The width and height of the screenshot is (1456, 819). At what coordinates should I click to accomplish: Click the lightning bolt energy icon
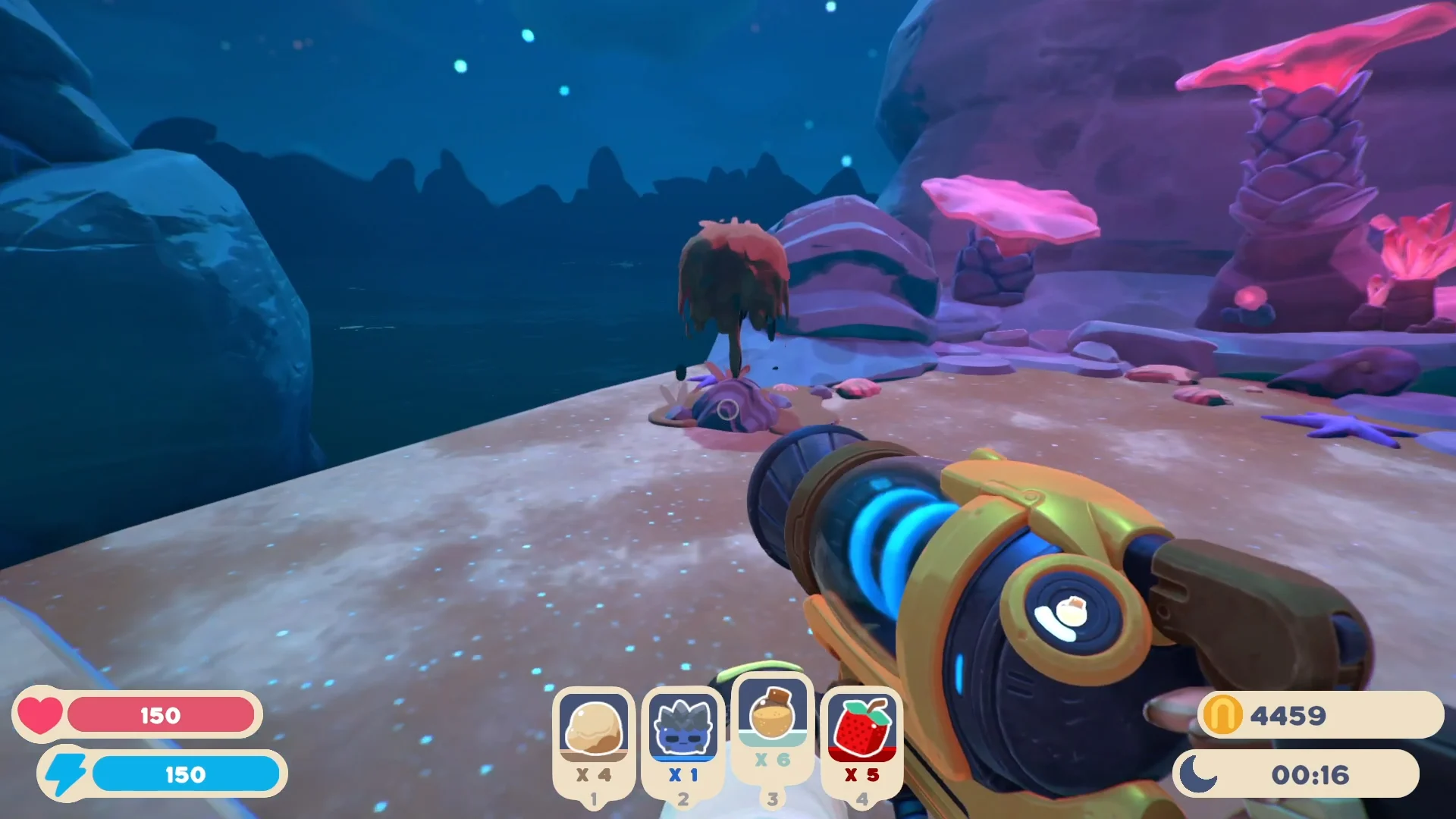pyautogui.click(x=64, y=773)
